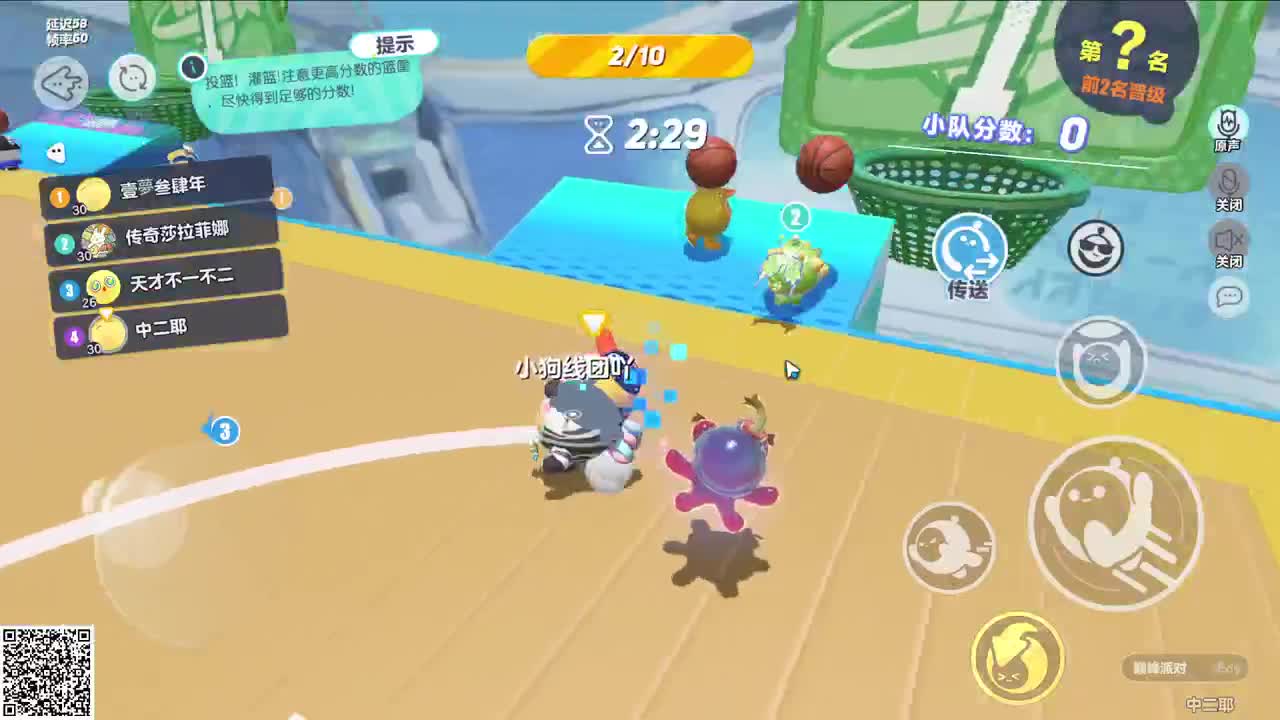1280x720 pixels.
Task: Click the back hand icon top left
Action: point(60,82)
